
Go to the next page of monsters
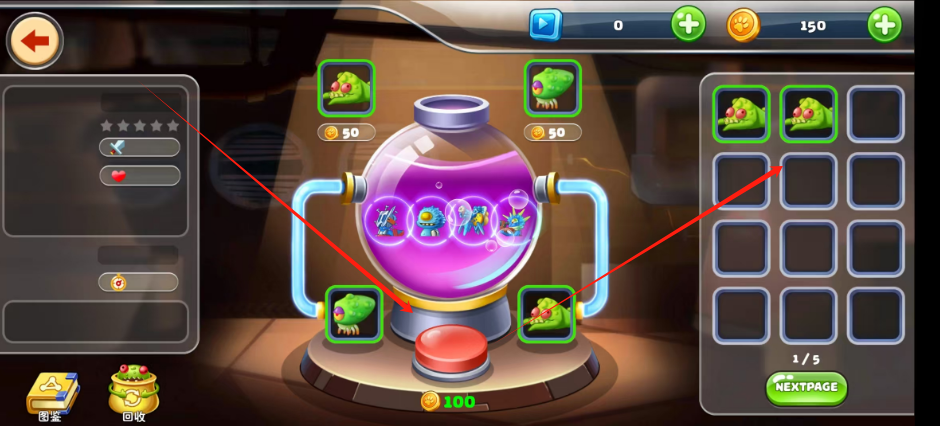pyautogui.click(x=806, y=387)
